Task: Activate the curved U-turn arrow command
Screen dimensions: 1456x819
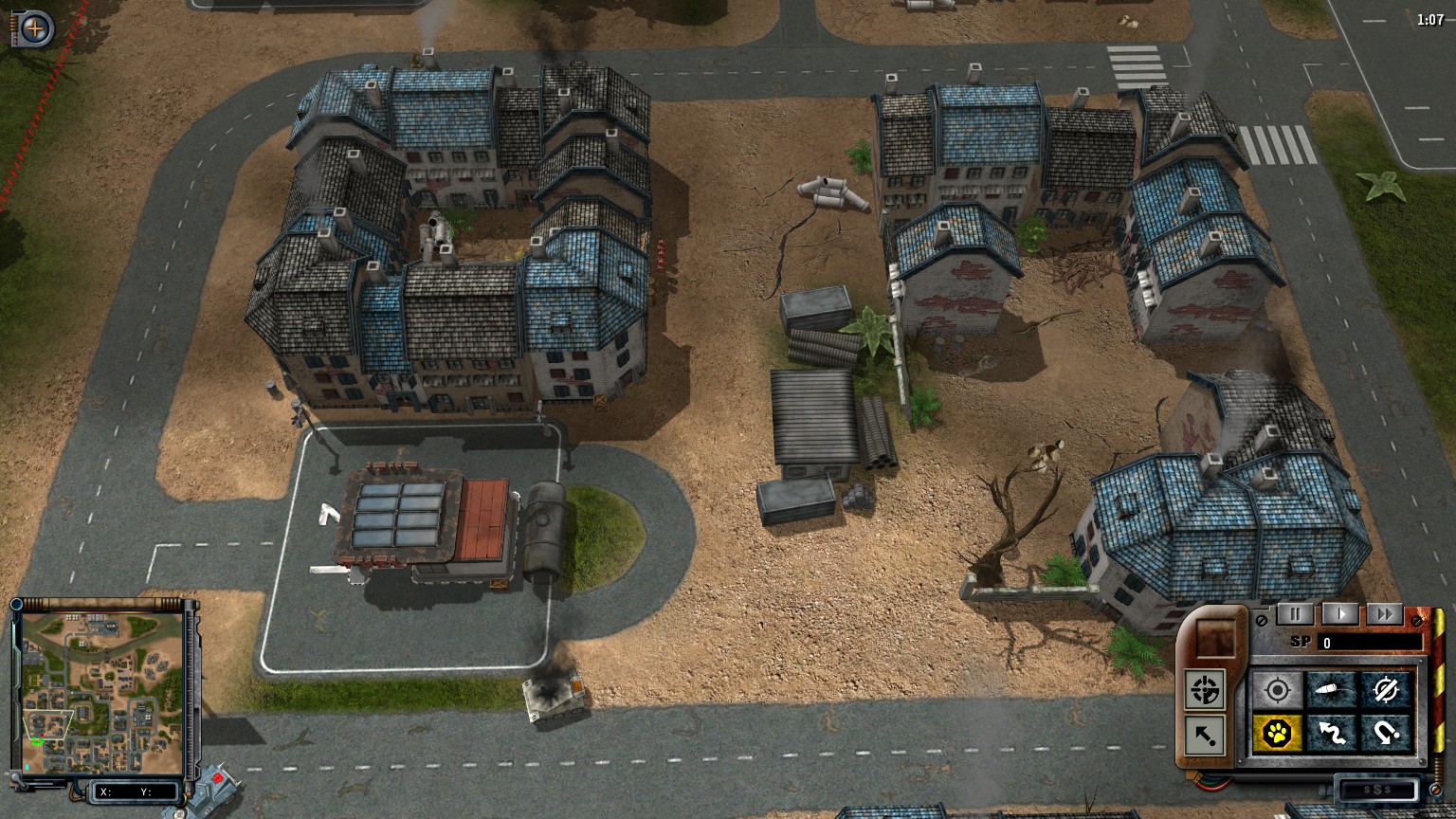Action: 1386,733
